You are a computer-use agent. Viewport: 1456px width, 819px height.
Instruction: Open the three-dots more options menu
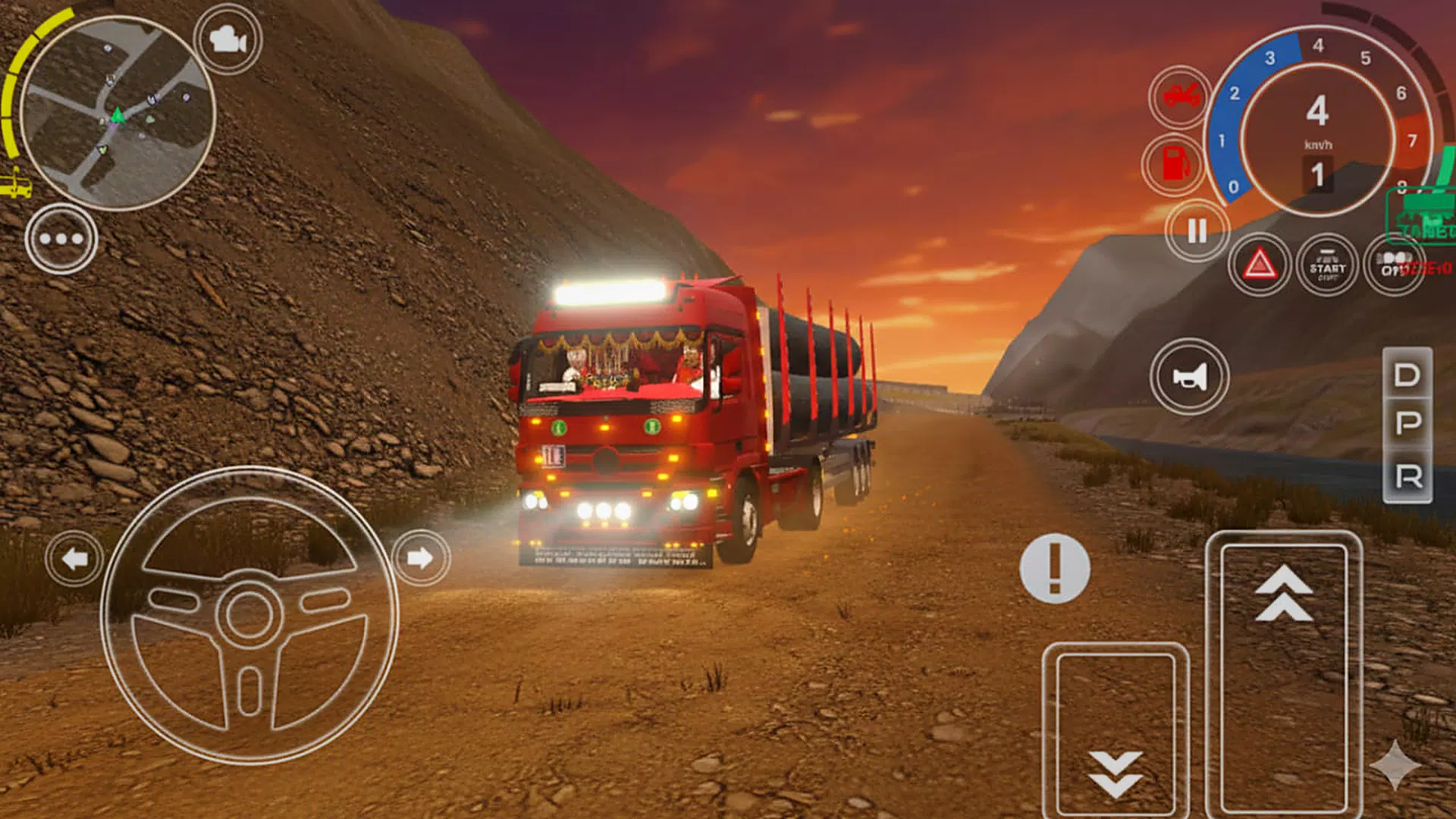61,239
